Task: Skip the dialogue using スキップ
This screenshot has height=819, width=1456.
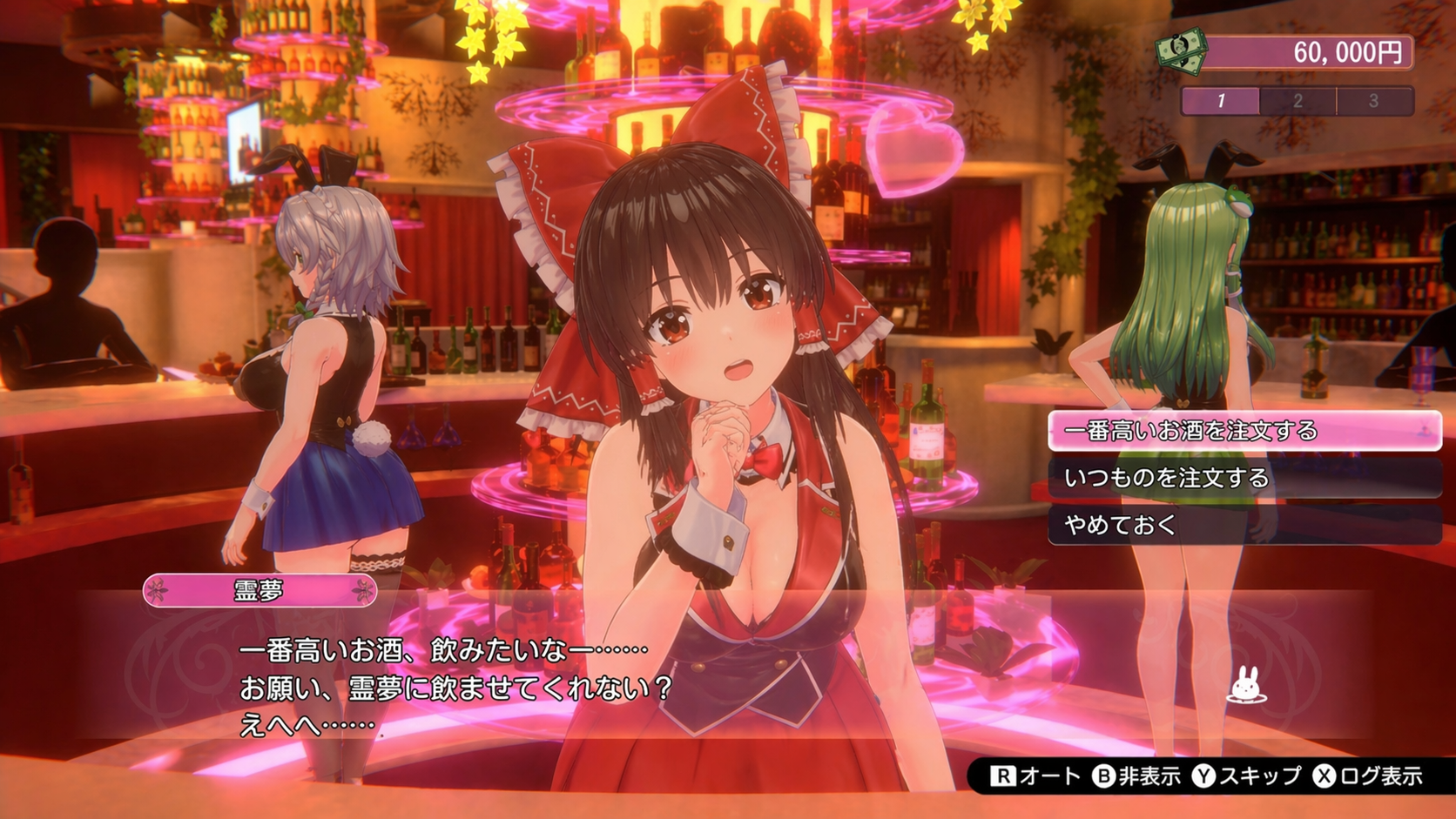Action: 1246,775
